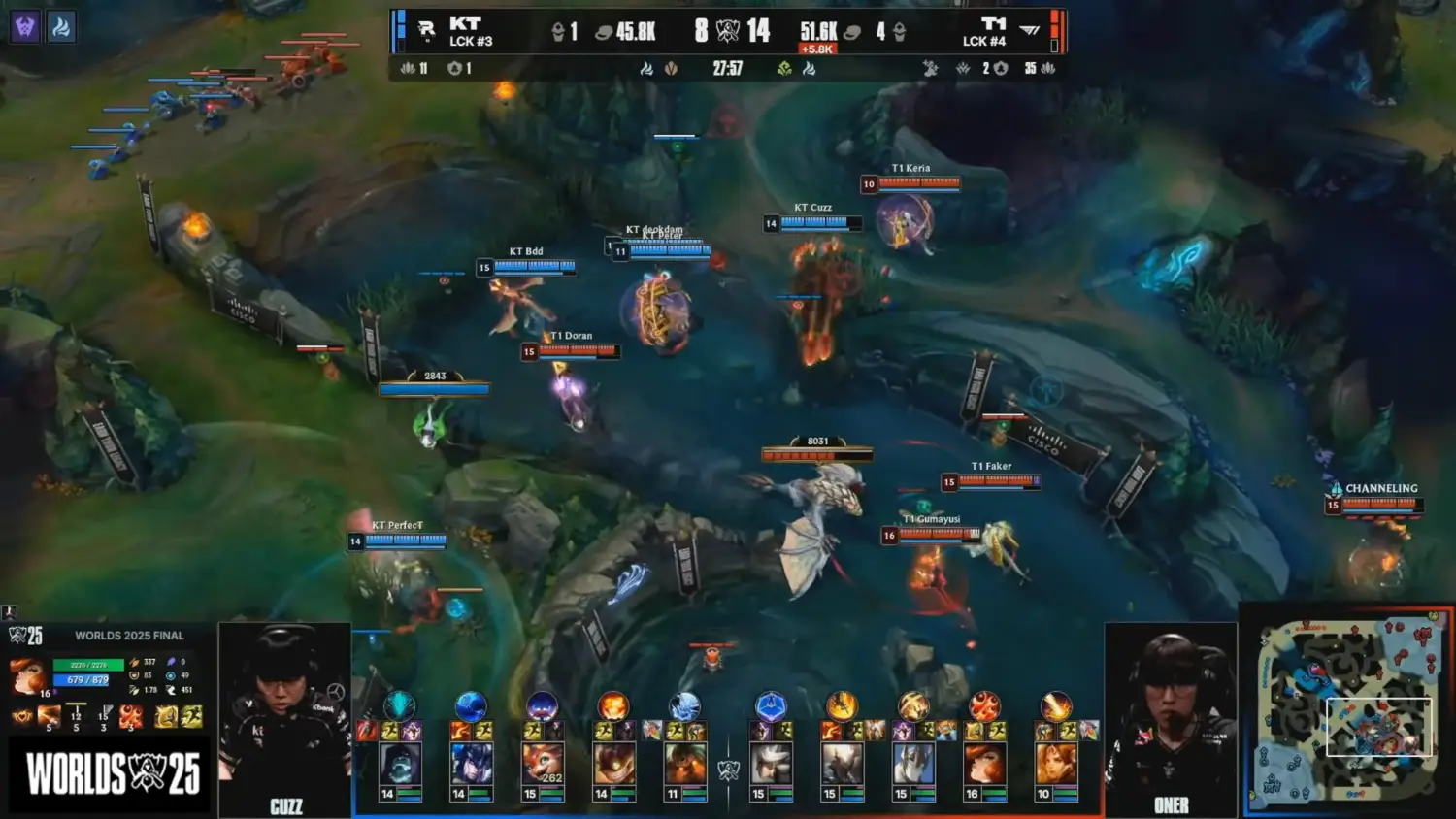Click Double Up ability in Miss Fortune's stat panel

tap(50, 717)
